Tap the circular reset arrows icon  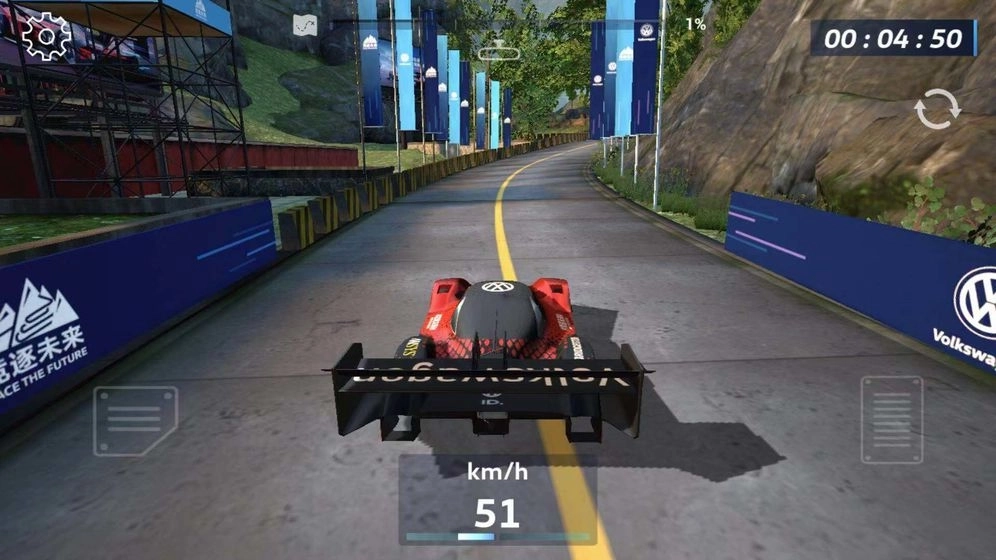click(937, 109)
